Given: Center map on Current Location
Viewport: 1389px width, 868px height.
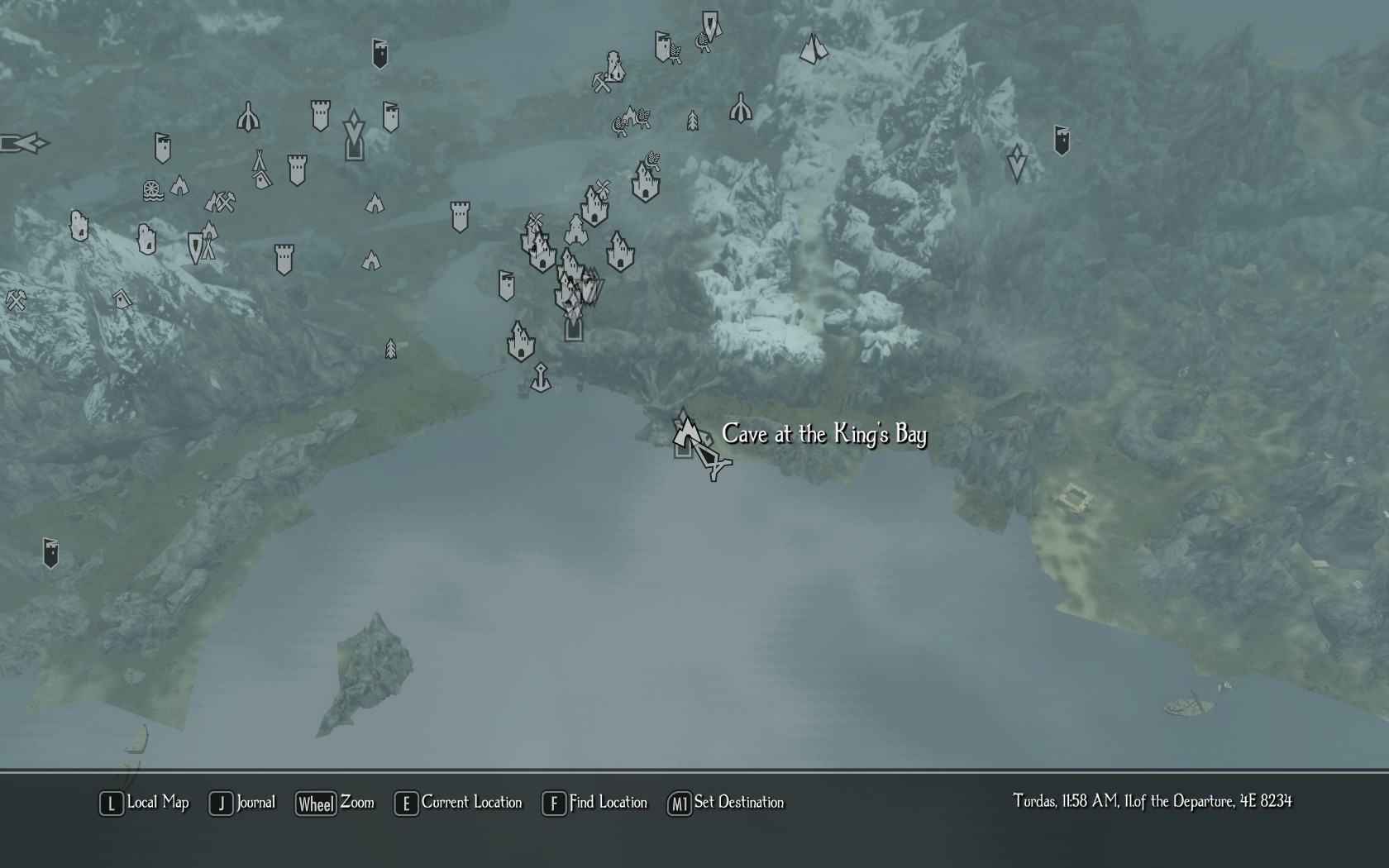Looking at the screenshot, I should pyautogui.click(x=459, y=803).
